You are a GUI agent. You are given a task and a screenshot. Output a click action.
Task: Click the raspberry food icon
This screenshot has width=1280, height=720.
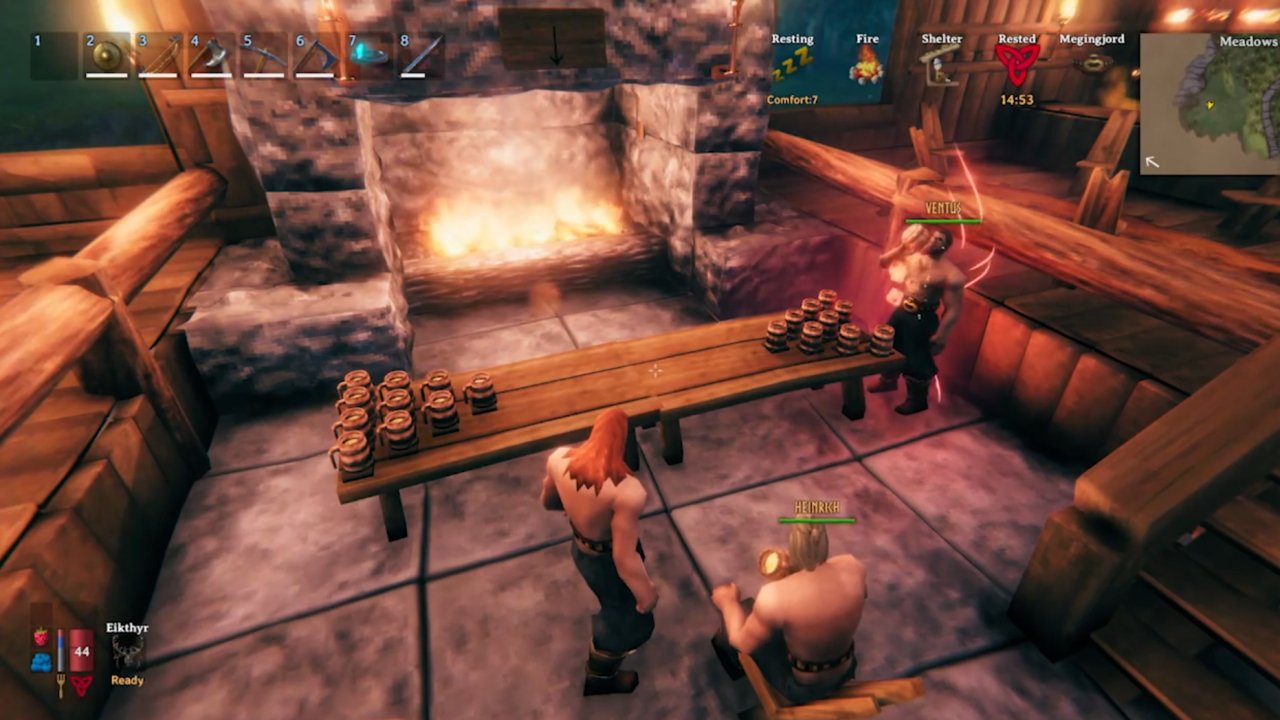tap(41, 637)
